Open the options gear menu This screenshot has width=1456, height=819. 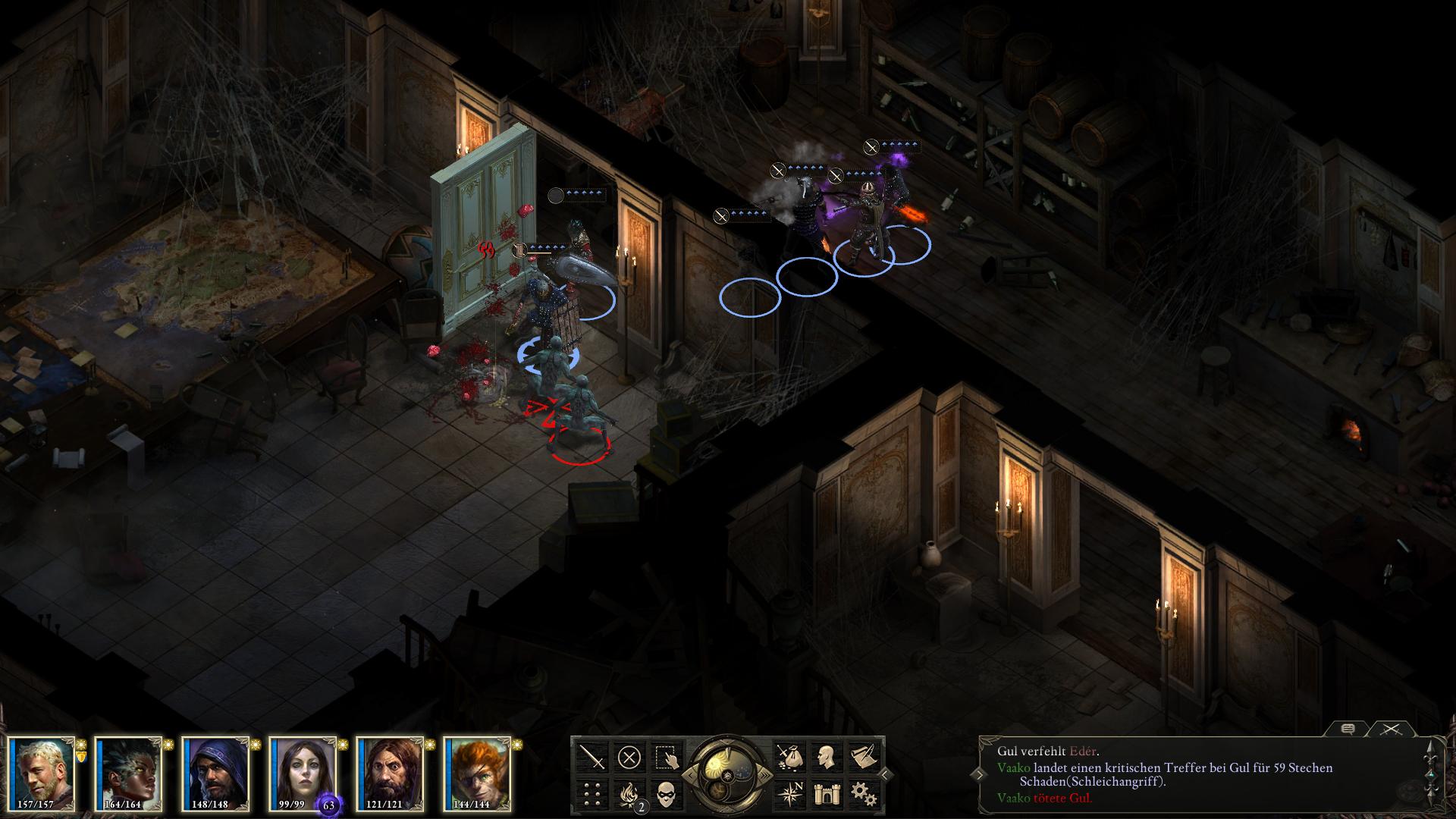click(863, 793)
